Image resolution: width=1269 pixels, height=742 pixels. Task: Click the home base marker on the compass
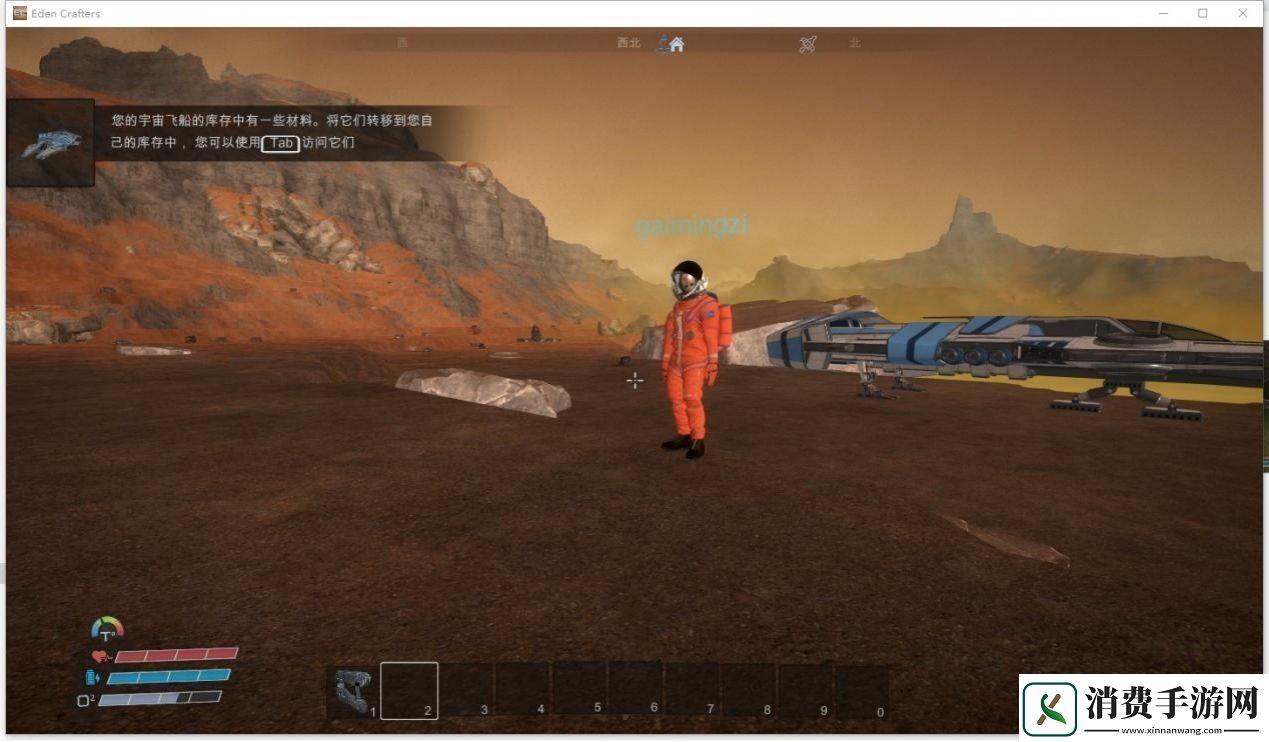click(x=677, y=44)
